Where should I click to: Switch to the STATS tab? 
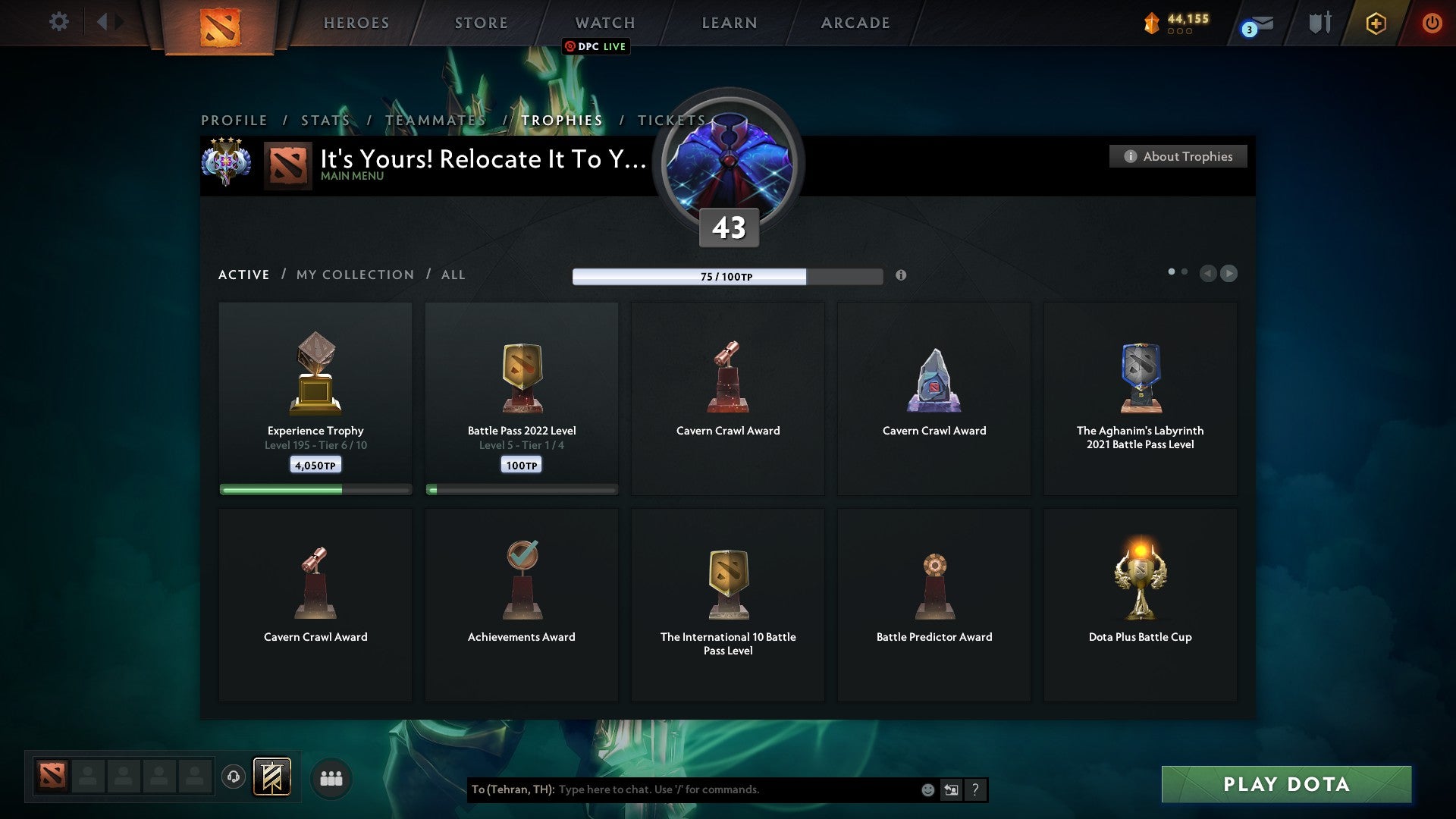[x=325, y=120]
